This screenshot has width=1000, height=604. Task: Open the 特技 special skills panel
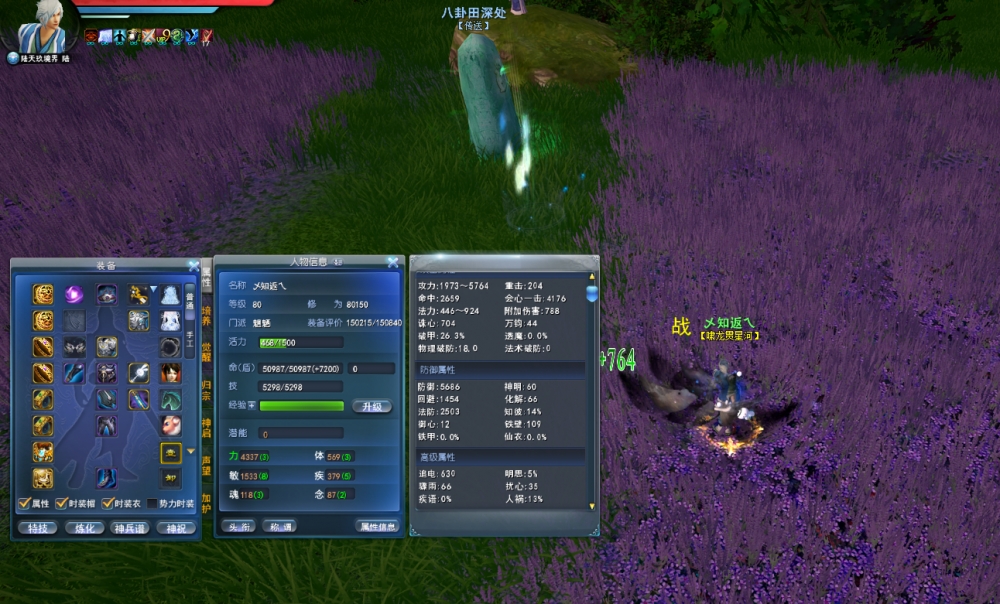pyautogui.click(x=37, y=528)
